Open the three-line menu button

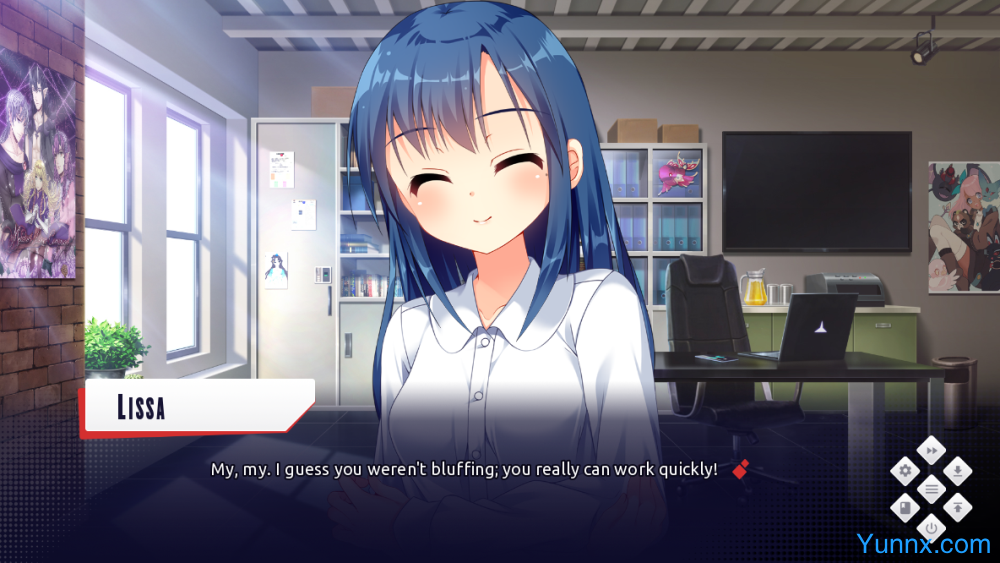point(932,489)
